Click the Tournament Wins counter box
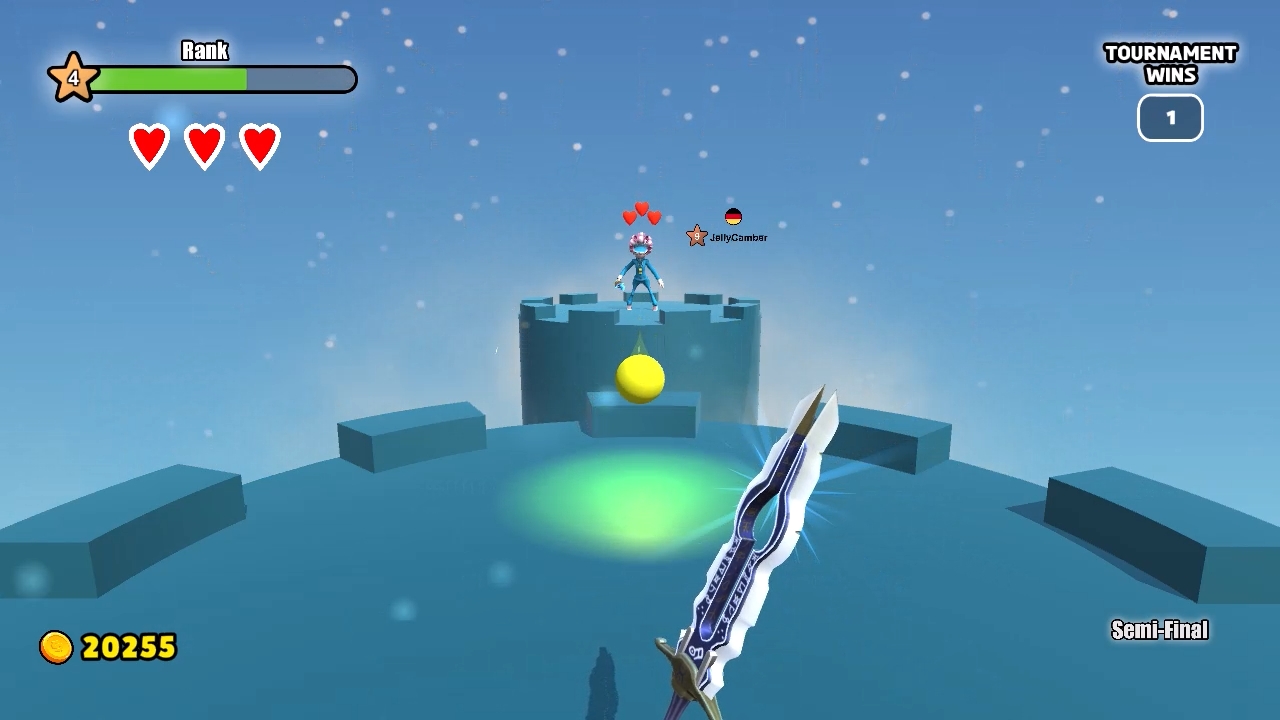This screenshot has width=1280, height=720. click(x=1170, y=117)
